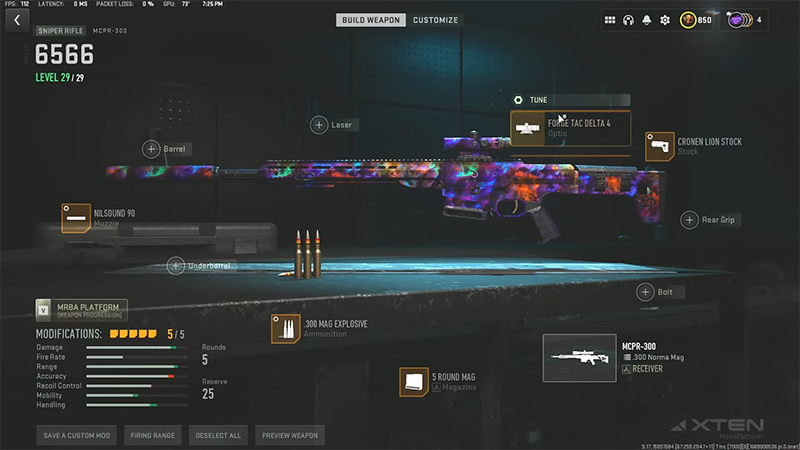Add a Laser attachment
Image resolution: width=800 pixels, height=450 pixels.
tap(319, 125)
